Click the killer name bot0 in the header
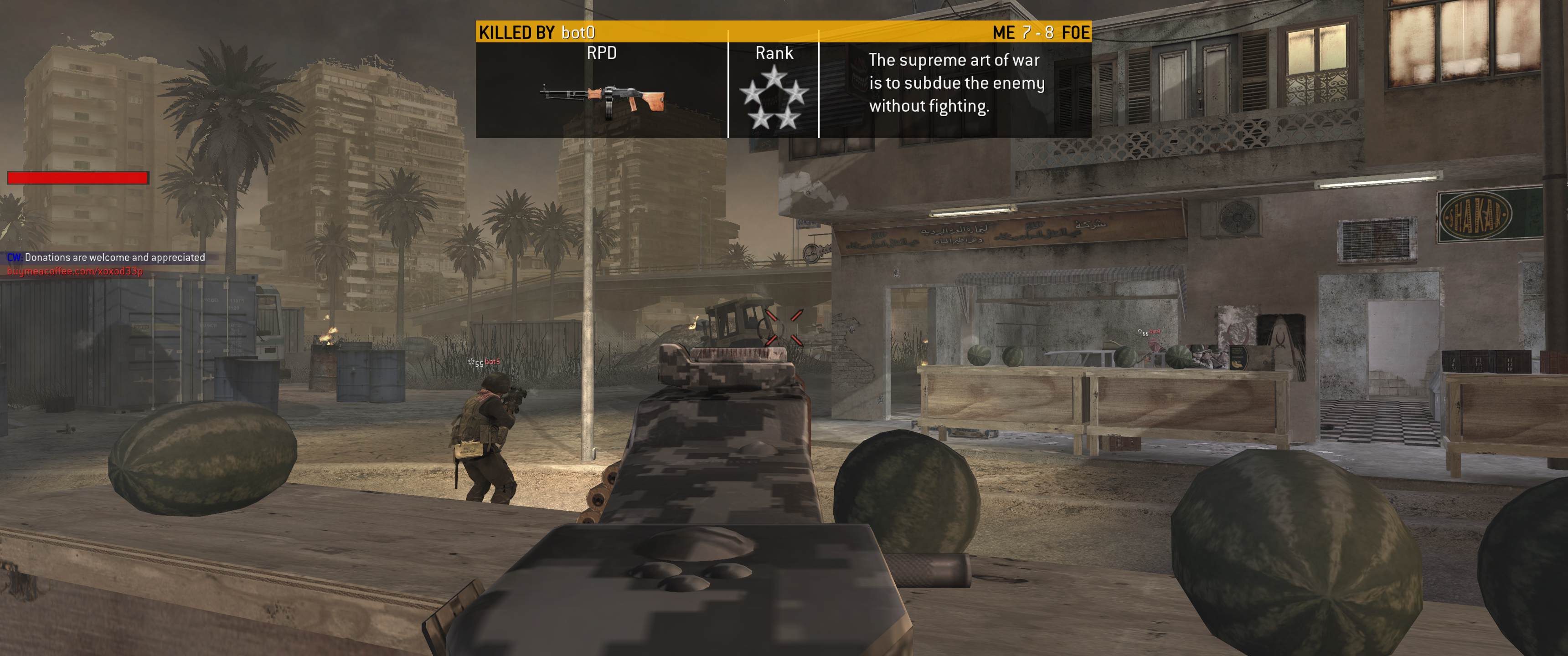Screen dimensions: 1568x656 click(578, 32)
